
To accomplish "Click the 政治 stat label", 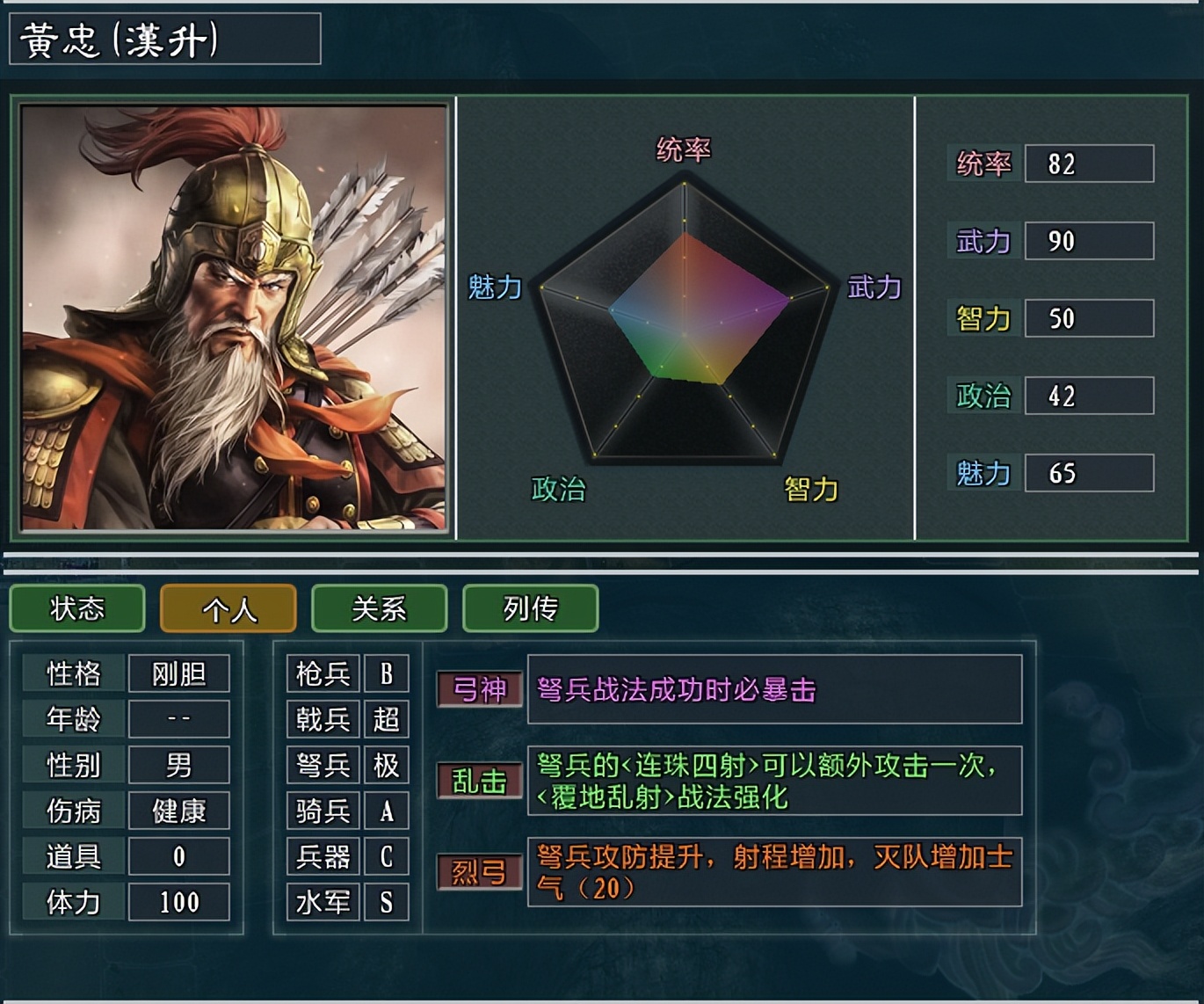I will coord(982,396).
